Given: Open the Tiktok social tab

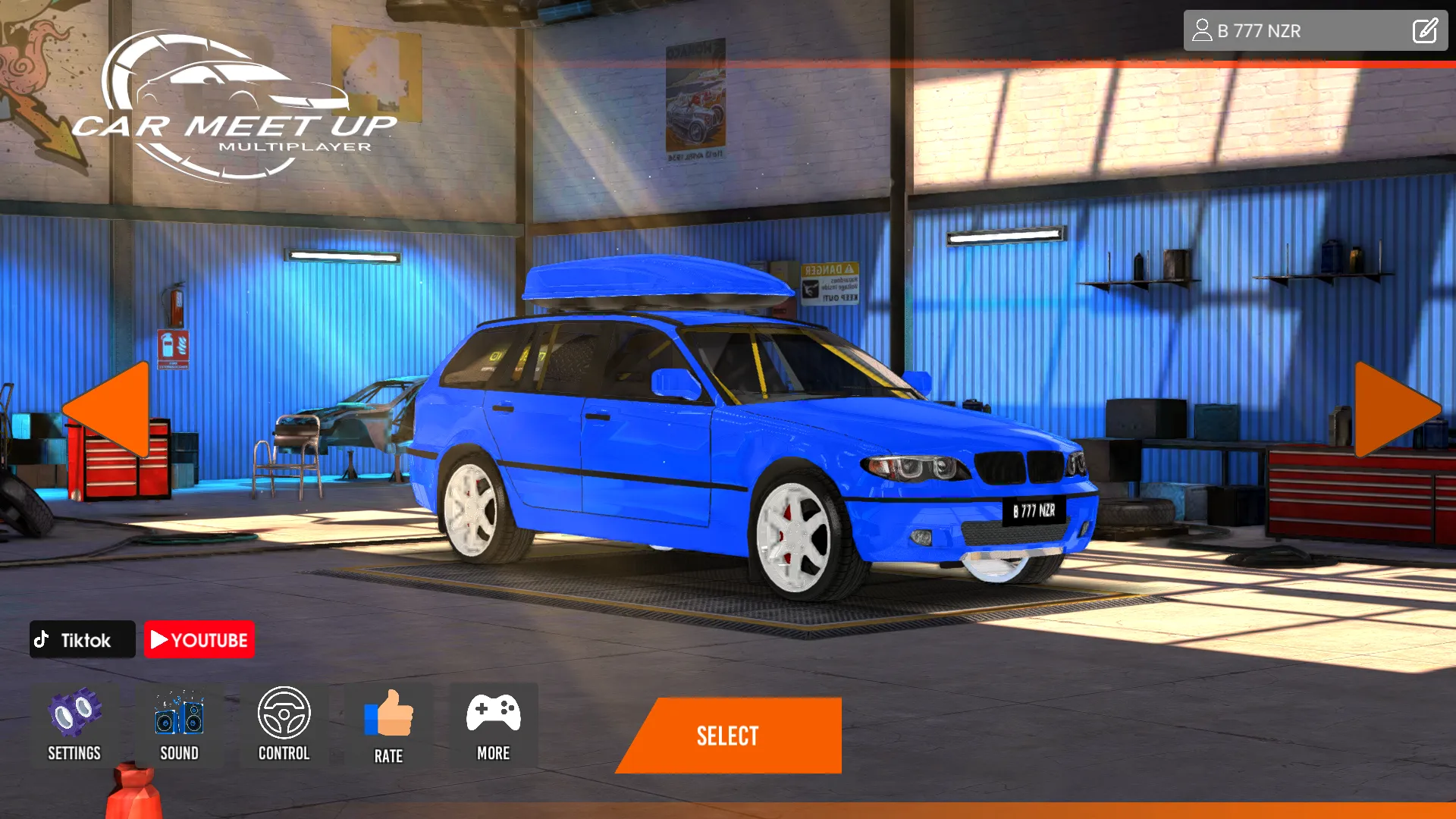Looking at the screenshot, I should [x=82, y=639].
